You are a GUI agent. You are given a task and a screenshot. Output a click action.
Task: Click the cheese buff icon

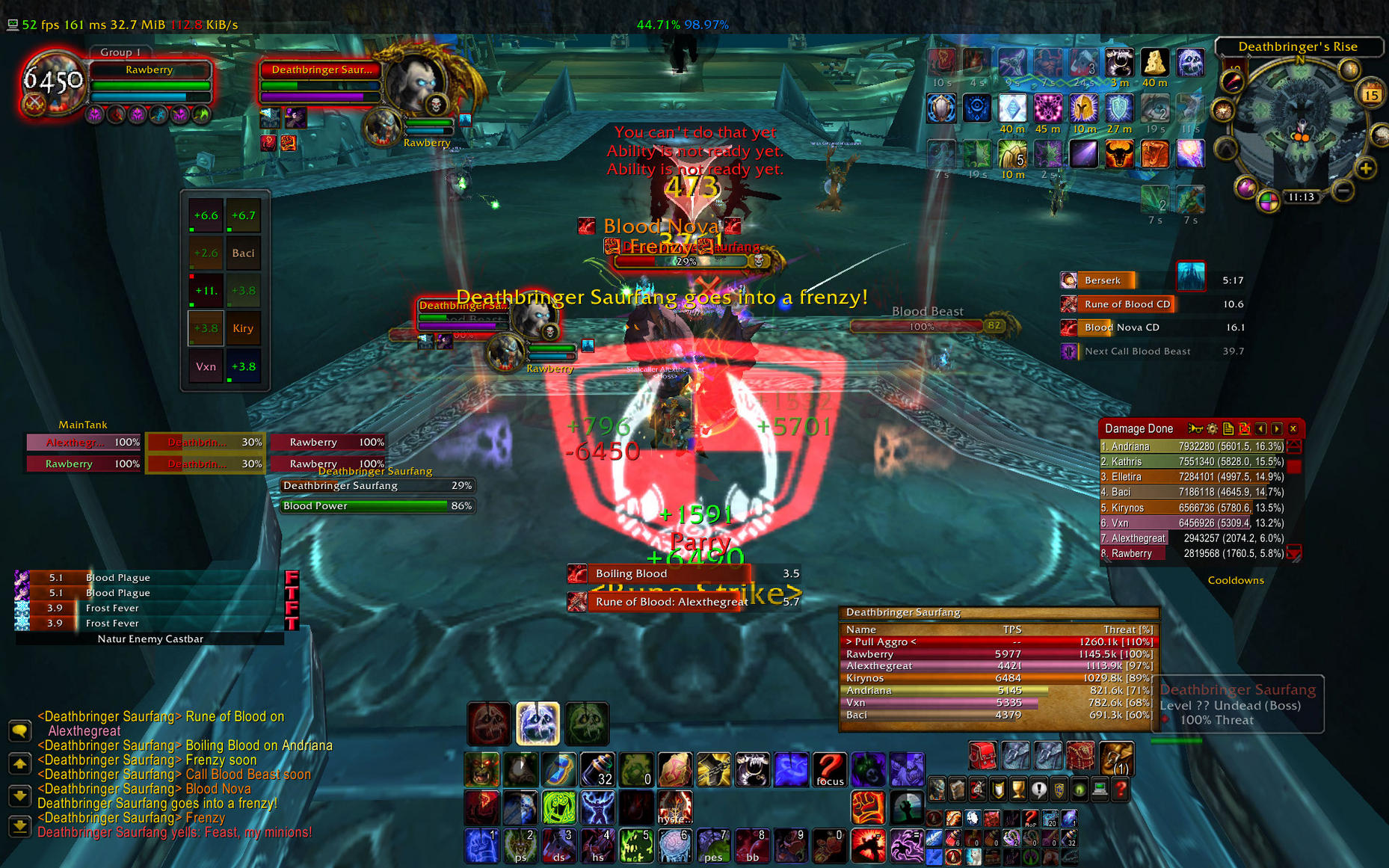pos(1154,63)
